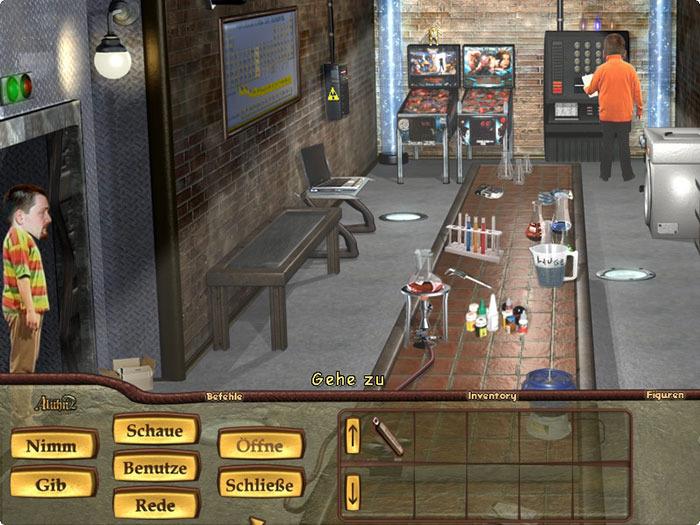Open the Figuren characters tab
The image size is (700, 525).
click(x=664, y=396)
